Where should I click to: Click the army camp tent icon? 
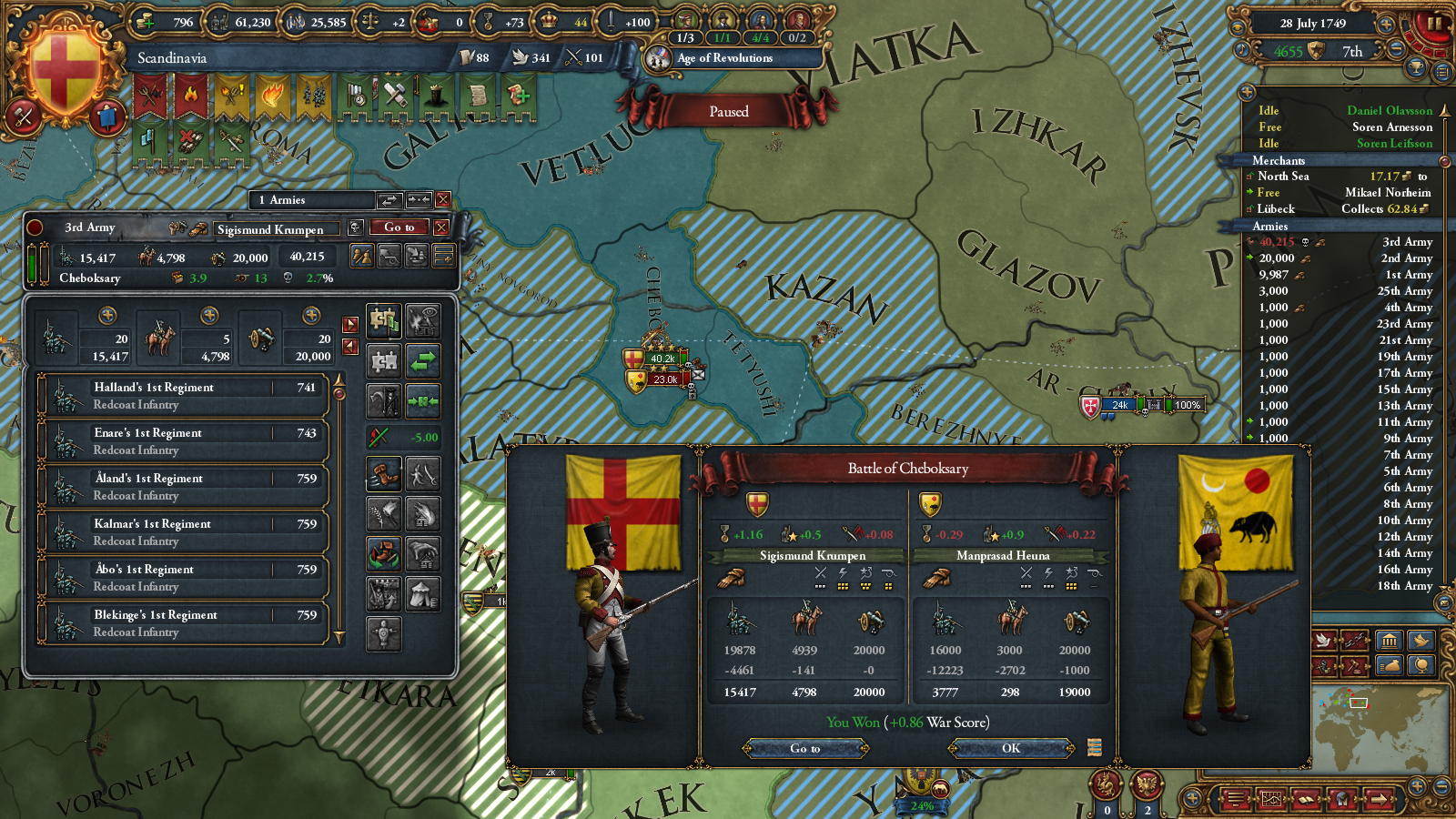(x=421, y=591)
